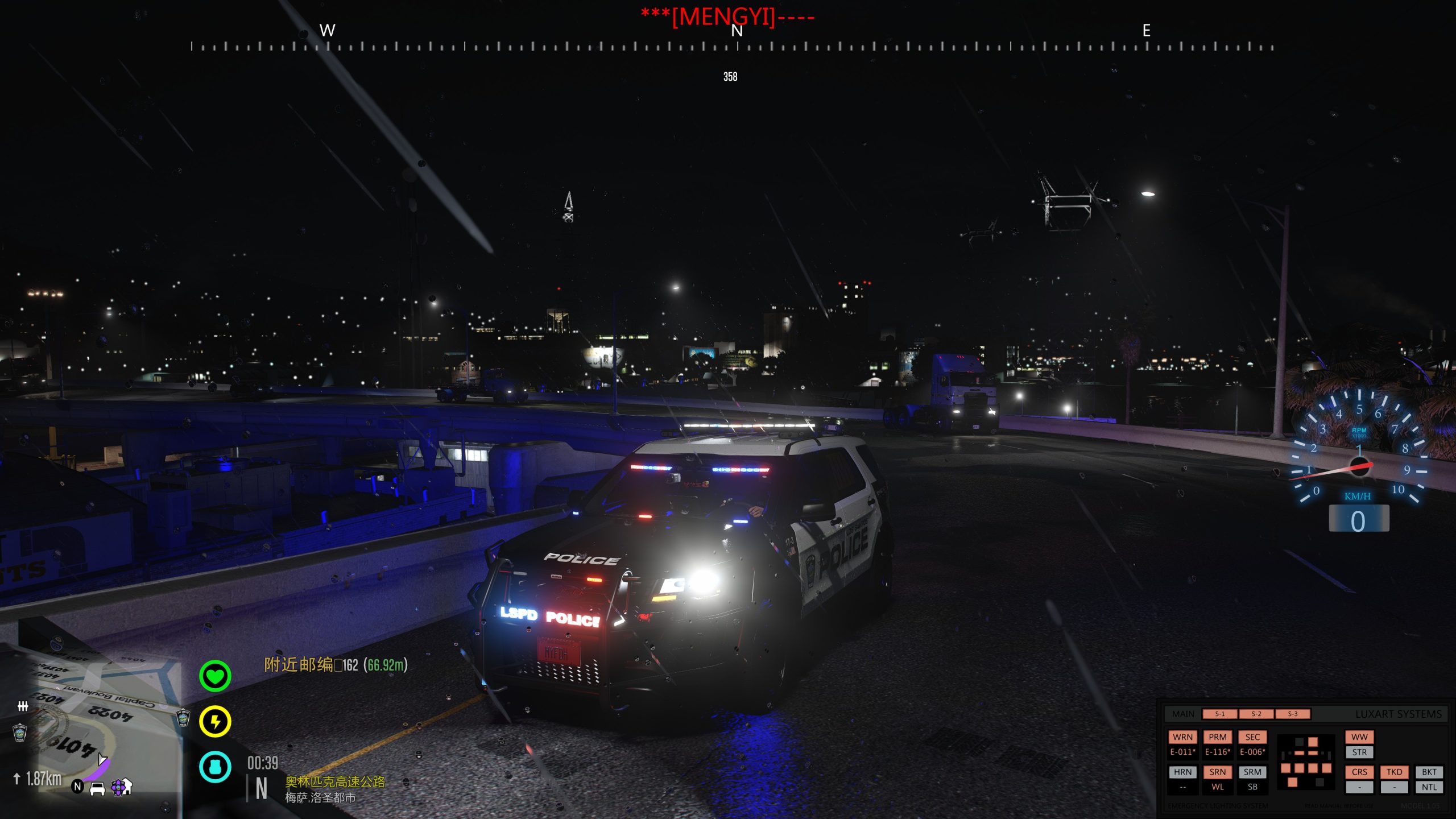
Task: Activate the HRN horn button
Action: [x=1182, y=772]
